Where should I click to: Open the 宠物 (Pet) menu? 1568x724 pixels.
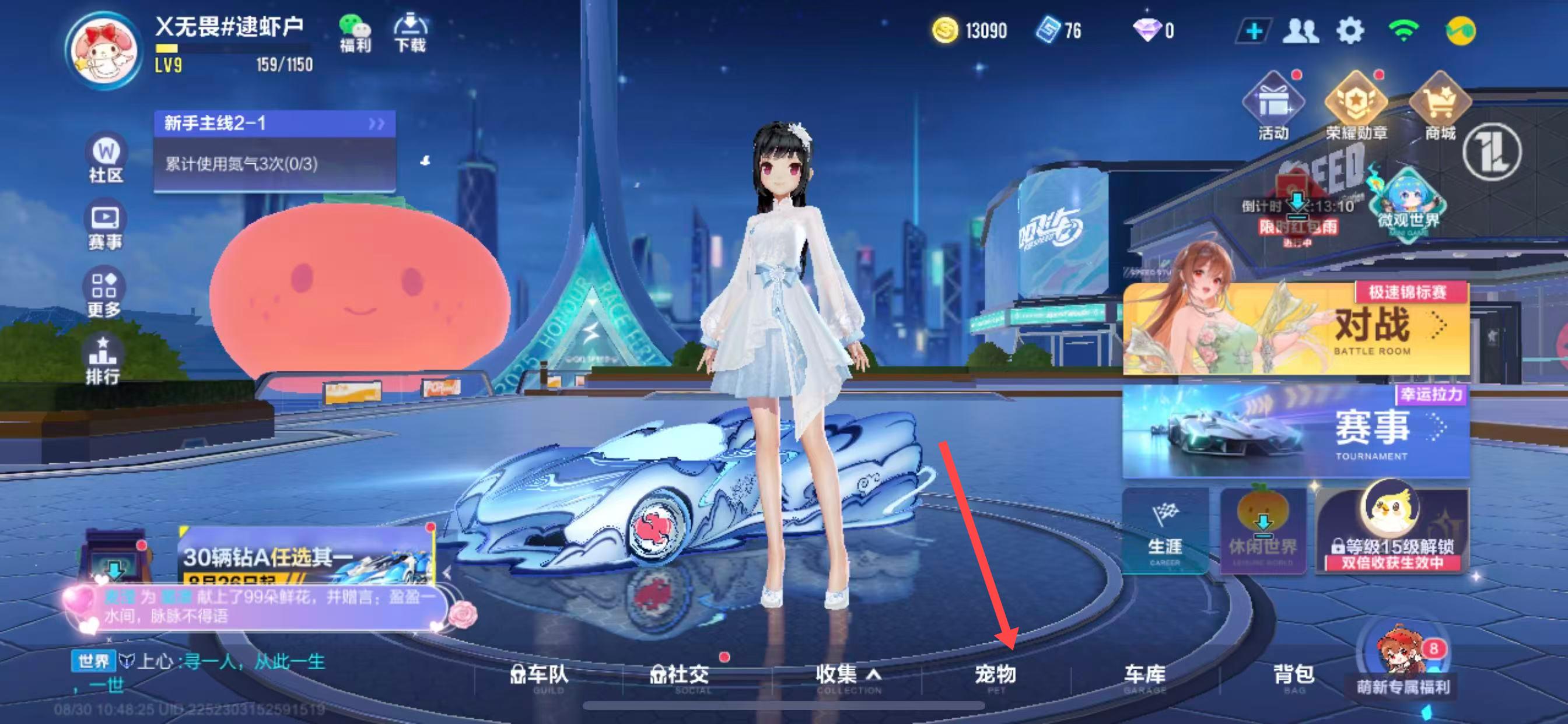tap(995, 676)
